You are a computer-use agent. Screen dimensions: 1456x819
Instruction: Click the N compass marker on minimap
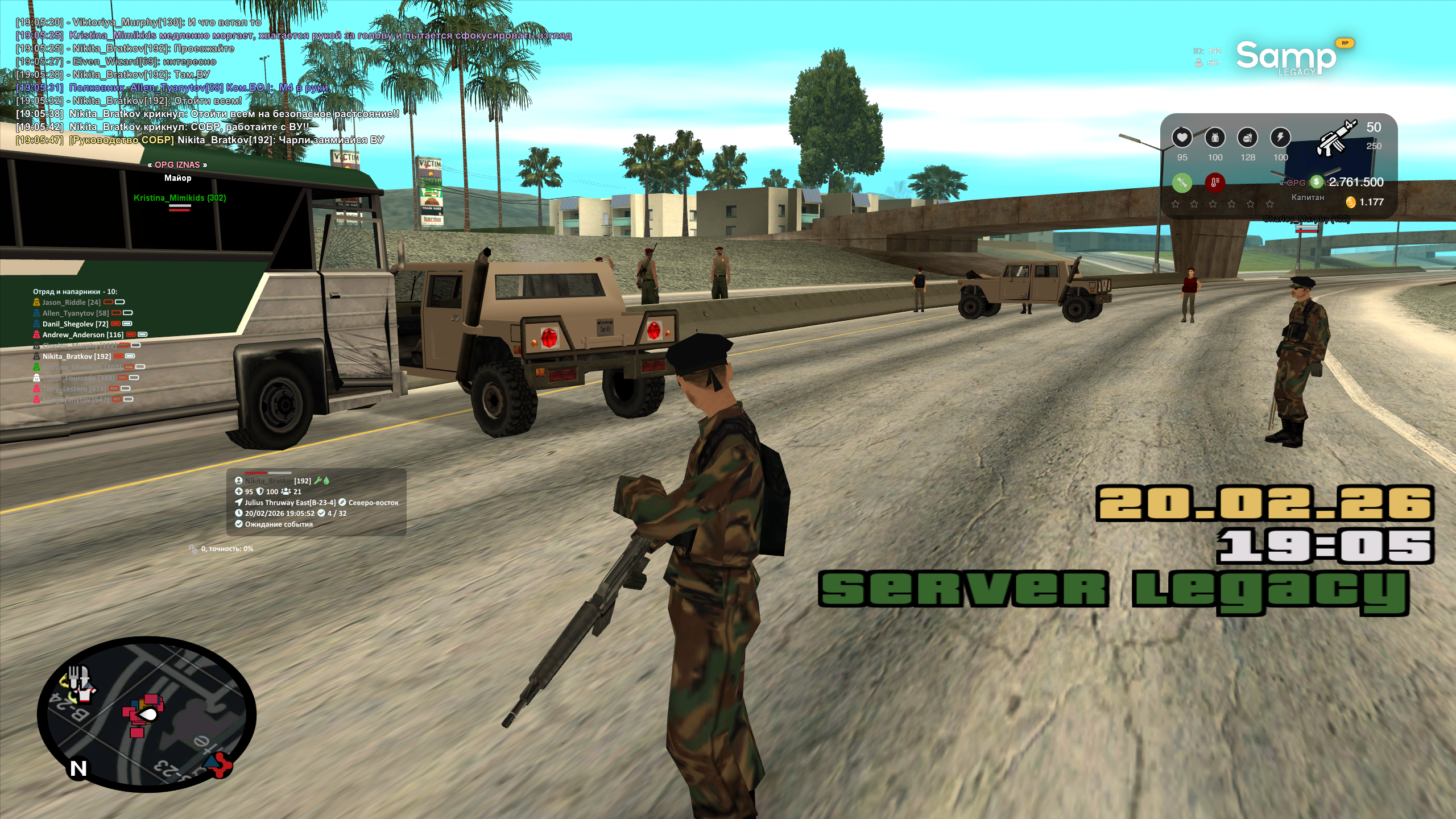point(78,768)
